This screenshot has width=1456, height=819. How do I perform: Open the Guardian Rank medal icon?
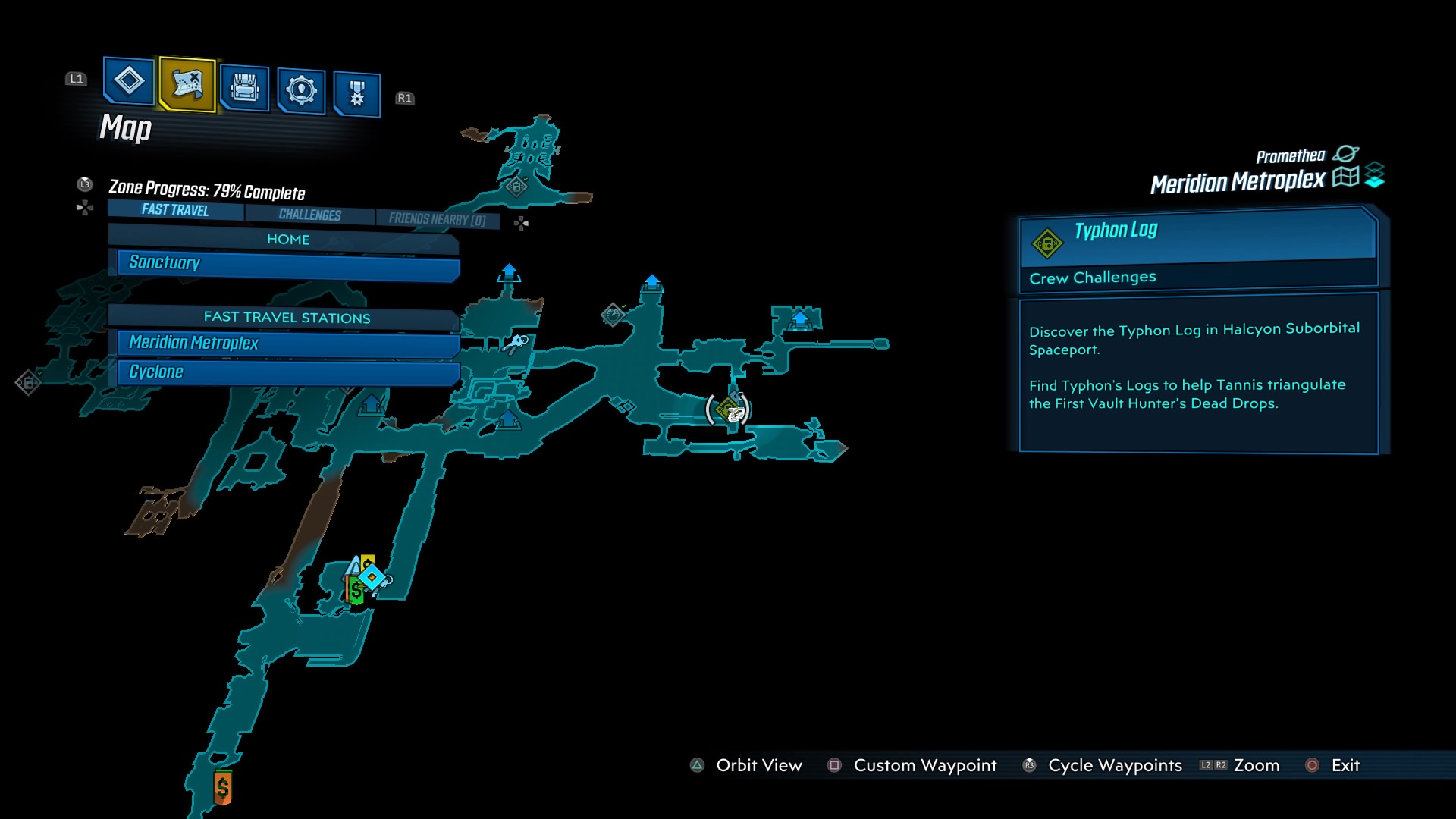(x=356, y=89)
